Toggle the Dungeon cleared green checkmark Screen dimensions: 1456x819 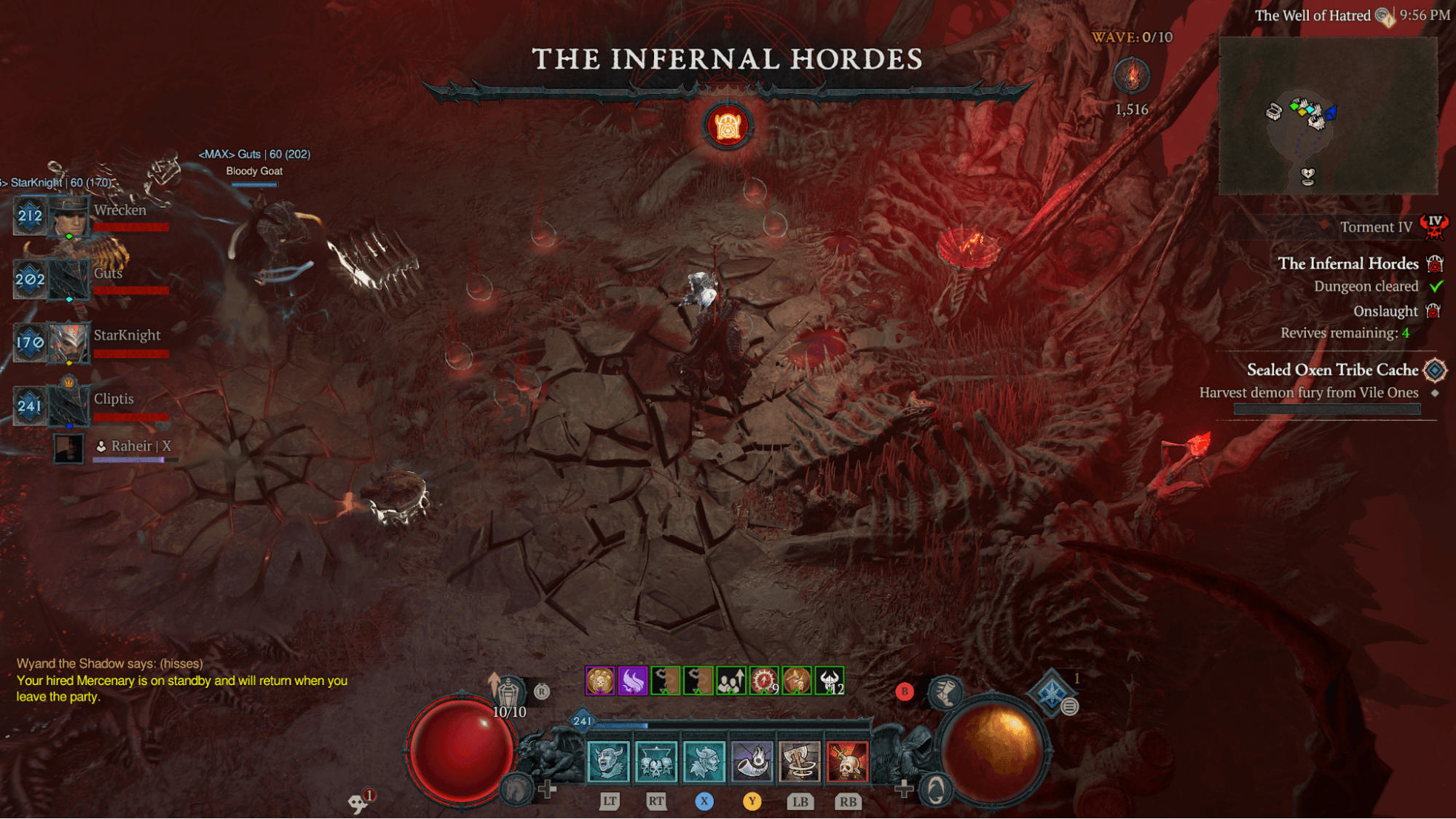pyautogui.click(x=1435, y=286)
